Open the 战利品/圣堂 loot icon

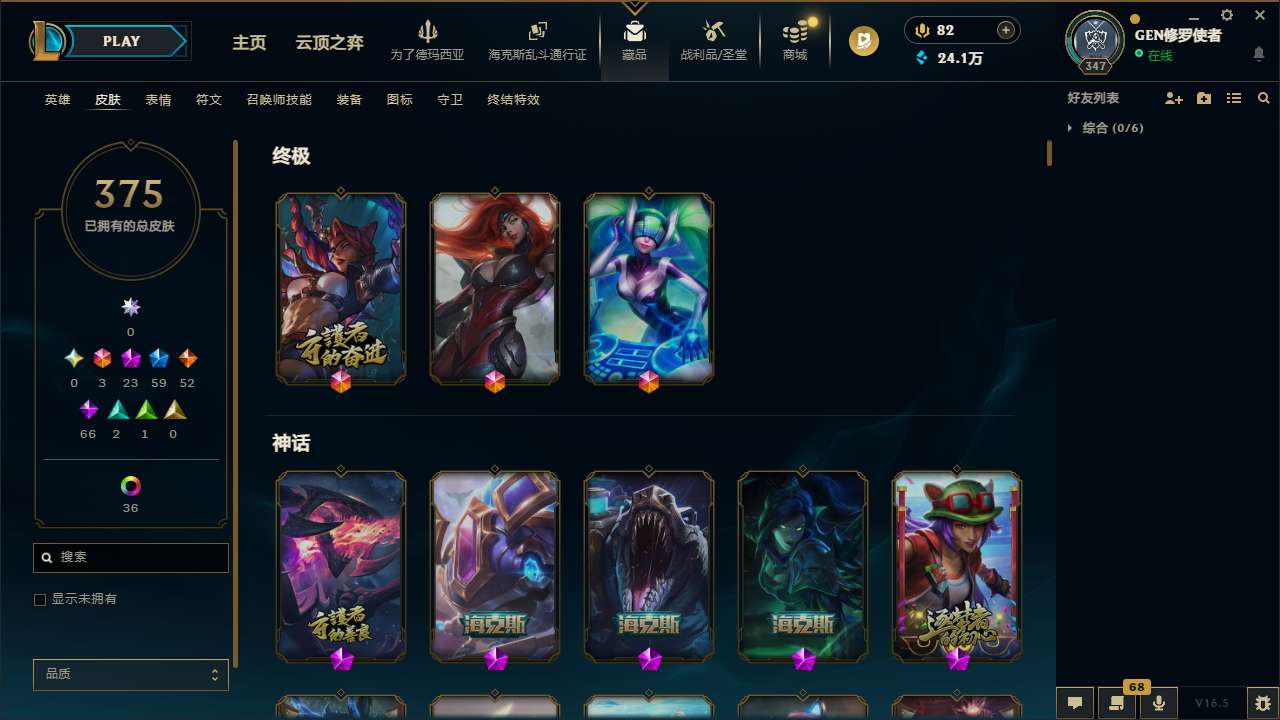pyautogui.click(x=714, y=40)
